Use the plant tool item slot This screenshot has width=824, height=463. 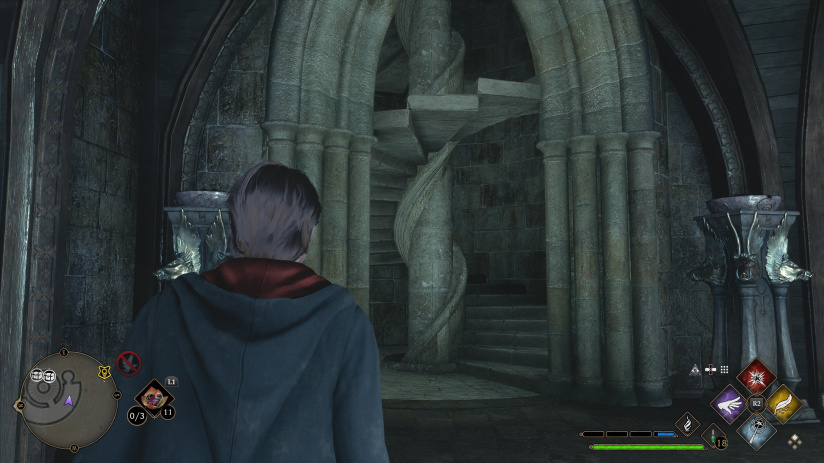pyautogui.click(x=154, y=398)
